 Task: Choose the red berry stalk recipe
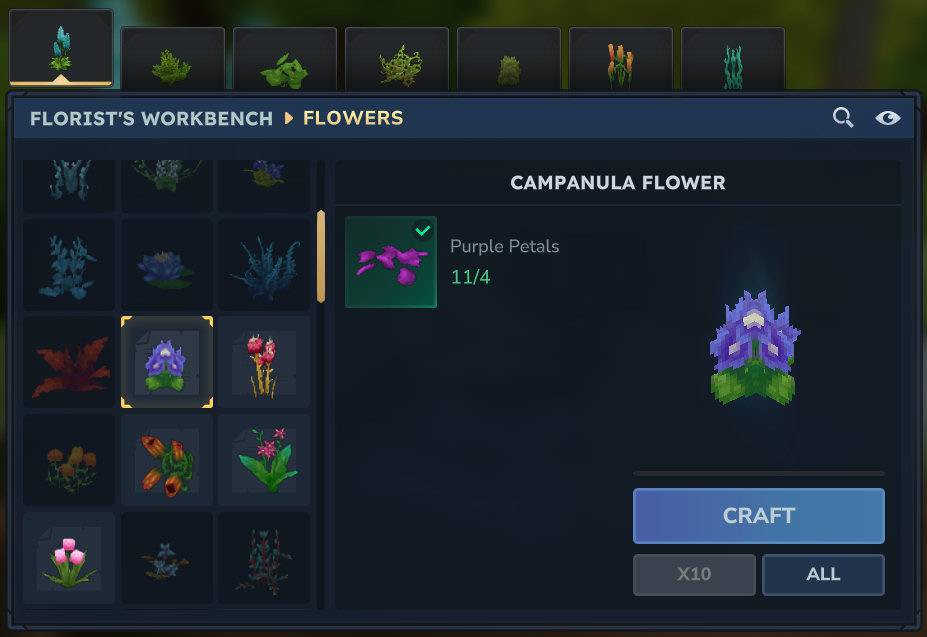click(264, 362)
